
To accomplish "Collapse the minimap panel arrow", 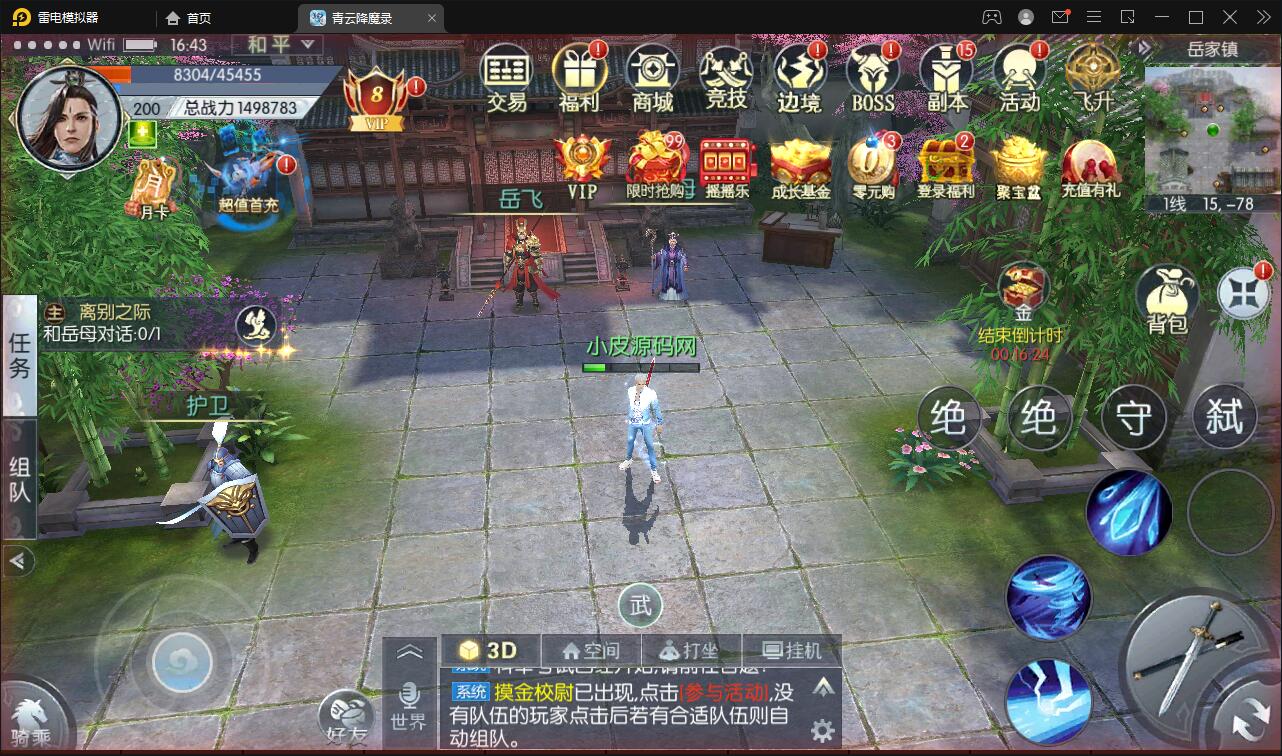I will coord(1143,45).
